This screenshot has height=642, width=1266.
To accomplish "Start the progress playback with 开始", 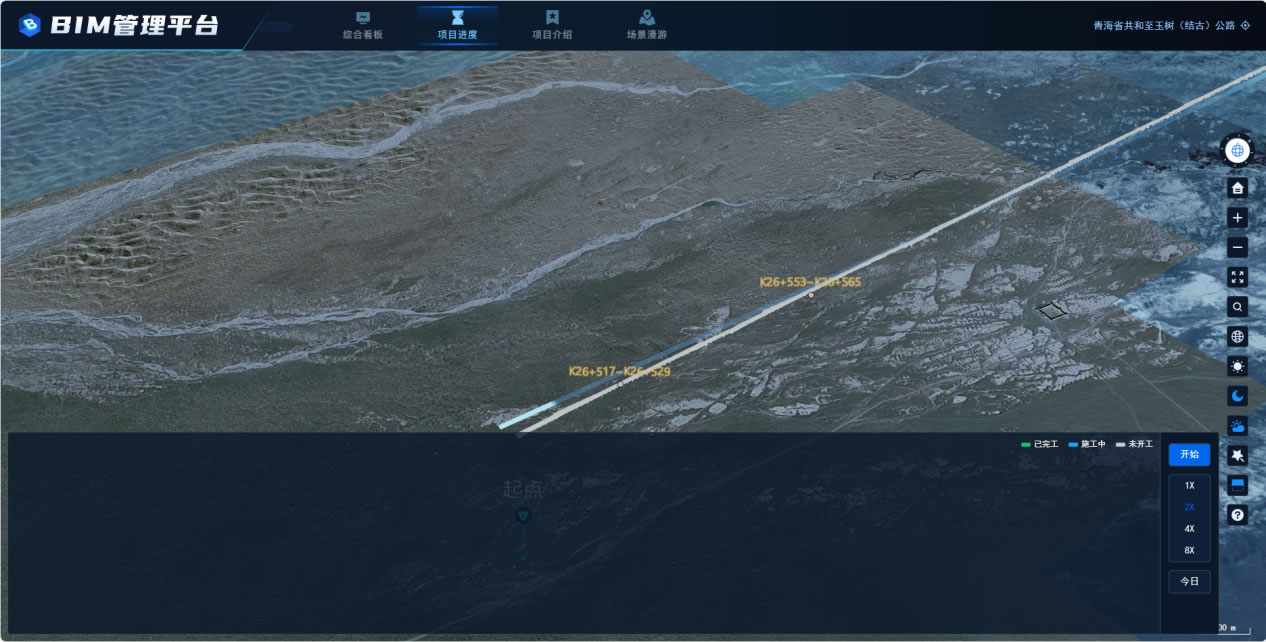I will pos(1189,455).
